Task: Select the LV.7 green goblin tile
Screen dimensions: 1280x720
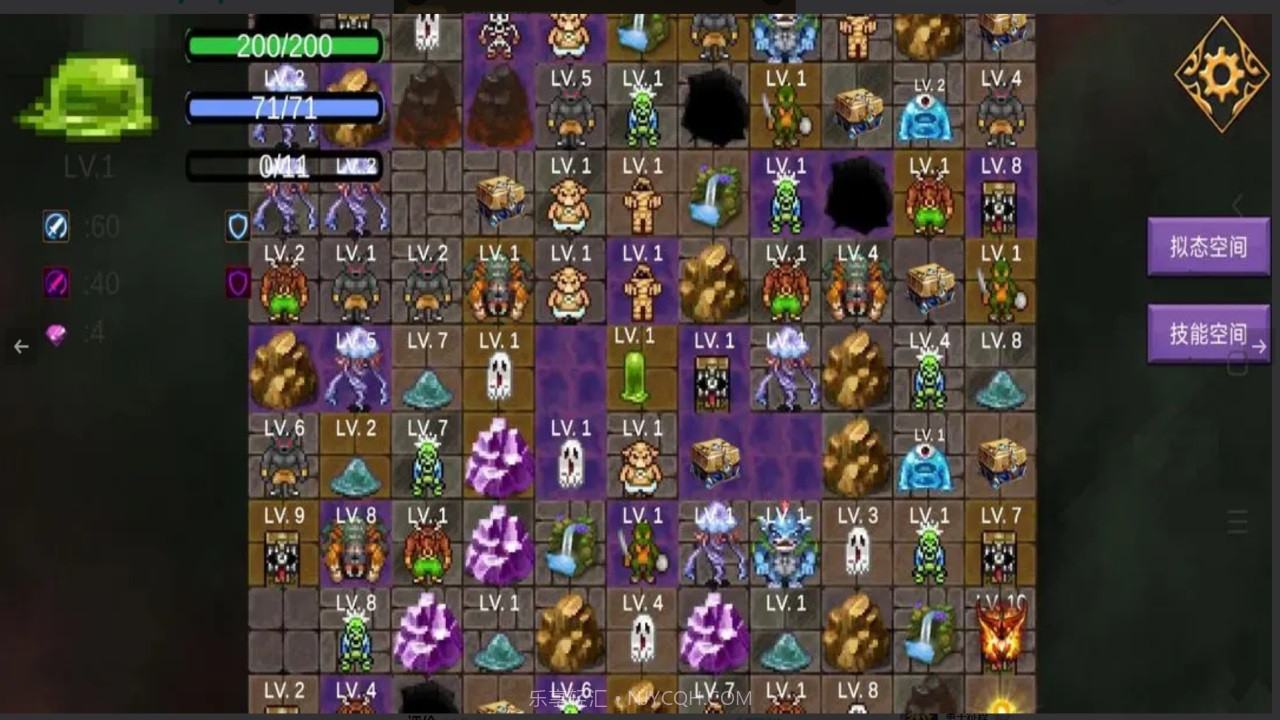Action: 428,458
